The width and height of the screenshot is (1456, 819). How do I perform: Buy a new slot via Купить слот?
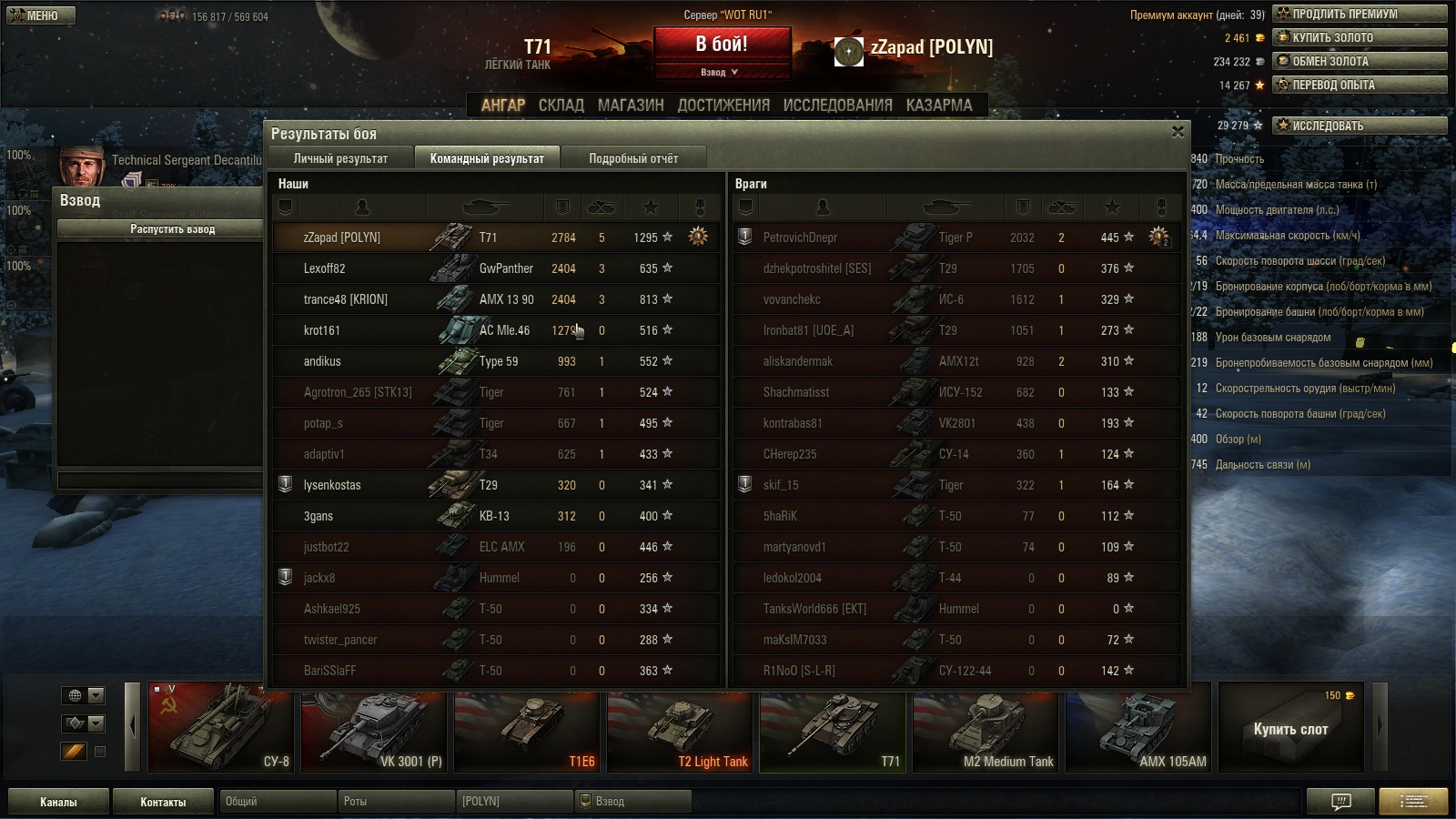(1290, 728)
